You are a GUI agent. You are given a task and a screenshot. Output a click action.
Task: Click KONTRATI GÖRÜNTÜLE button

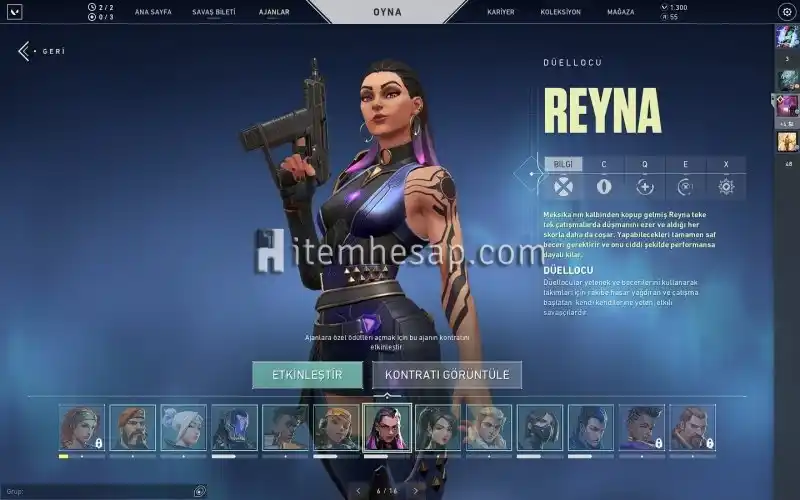pyautogui.click(x=447, y=375)
